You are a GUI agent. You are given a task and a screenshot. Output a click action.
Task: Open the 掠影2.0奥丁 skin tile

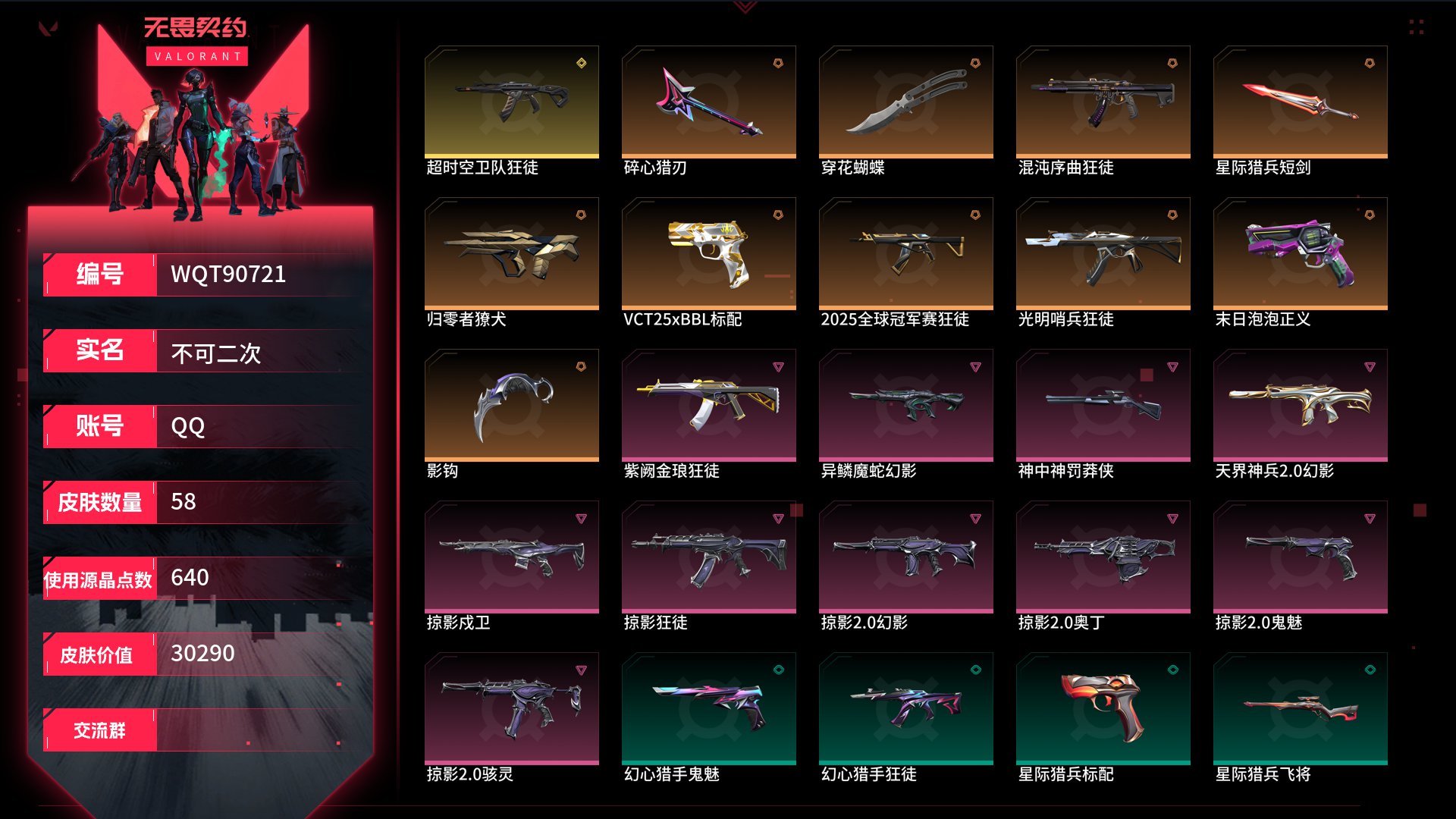[1103, 557]
